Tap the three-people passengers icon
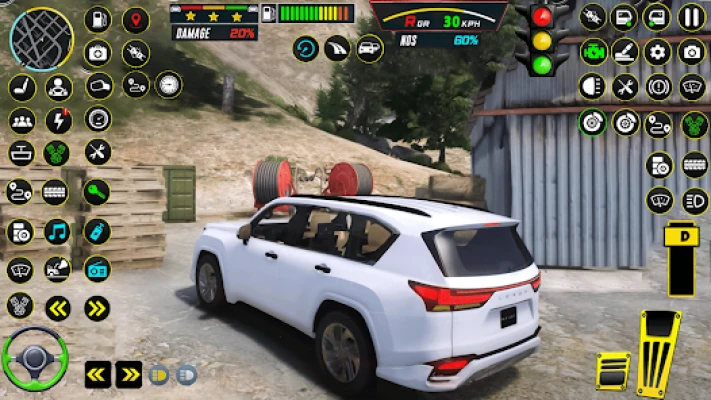Image resolution: width=711 pixels, height=400 pixels. click(x=22, y=121)
